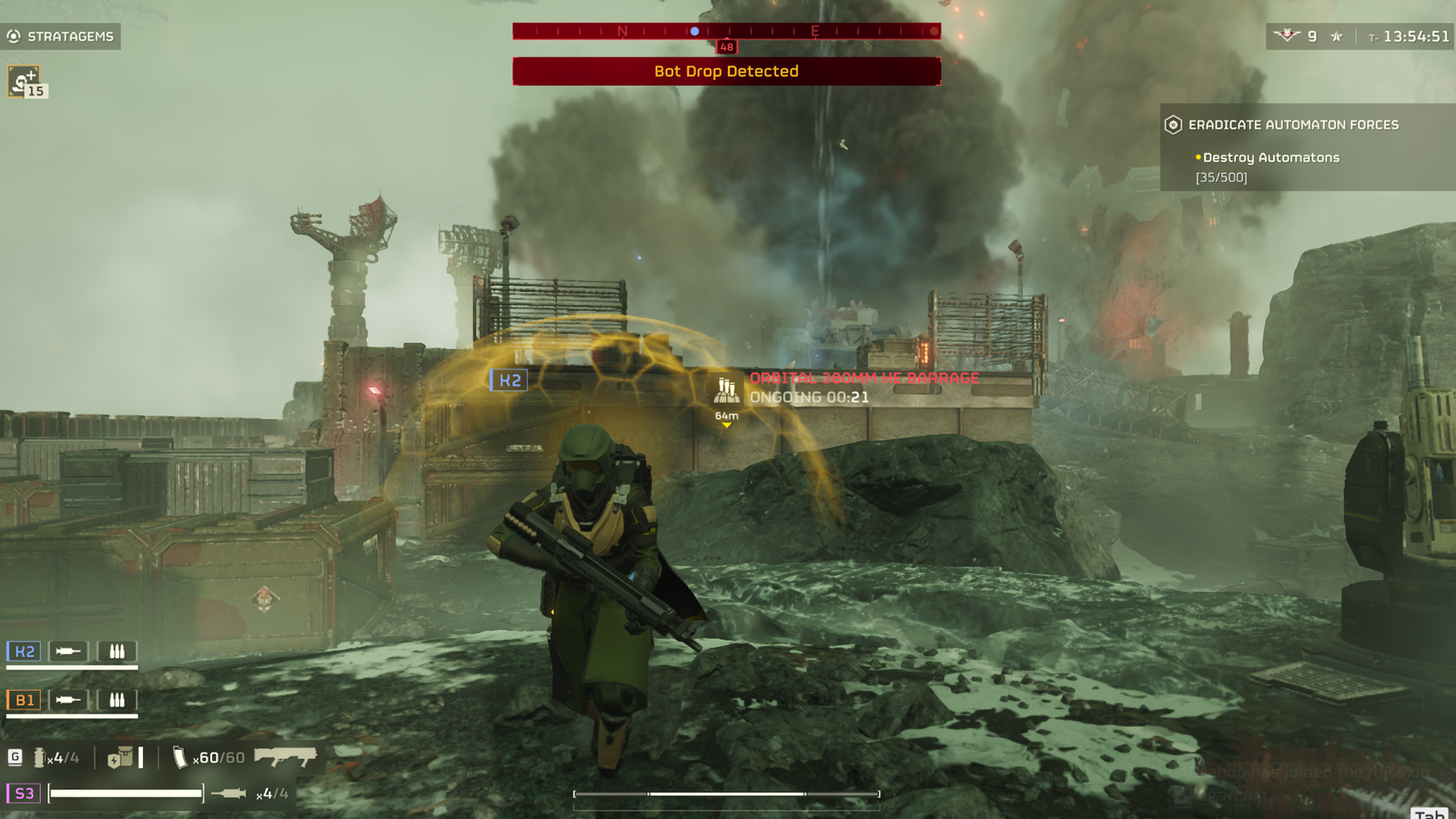Click the magazine icon beside 60/60

pos(178,755)
